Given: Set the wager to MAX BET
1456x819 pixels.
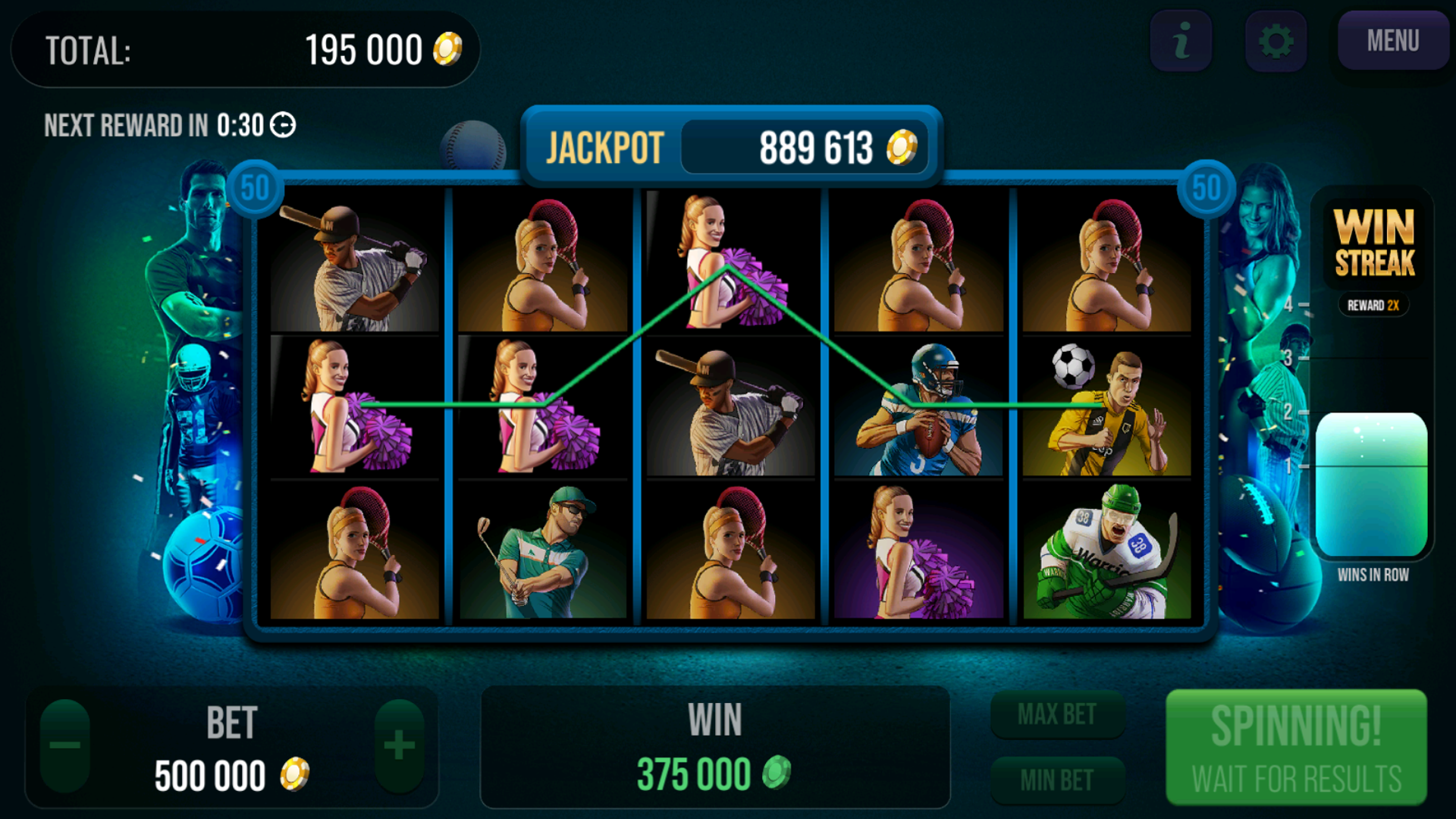Looking at the screenshot, I should tap(1057, 714).
